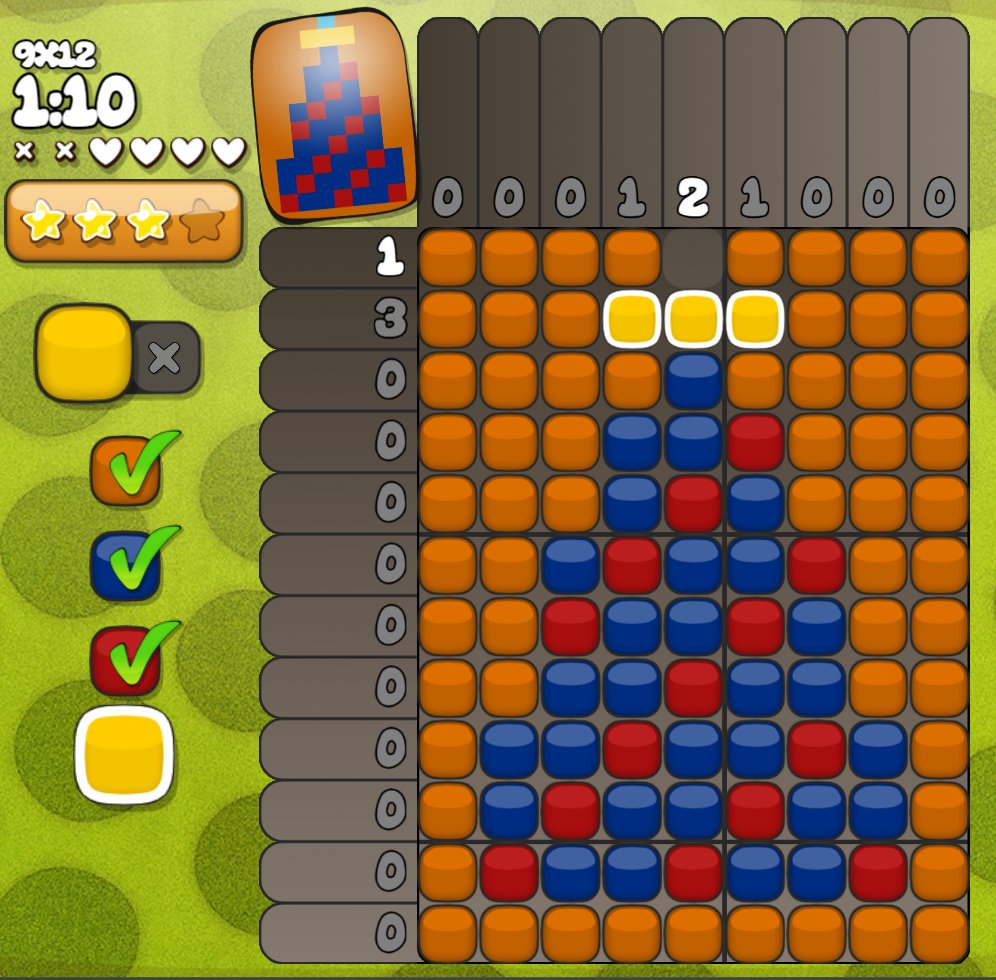Switch to the X marker mode
This screenshot has width=996, height=980.
pos(165,357)
